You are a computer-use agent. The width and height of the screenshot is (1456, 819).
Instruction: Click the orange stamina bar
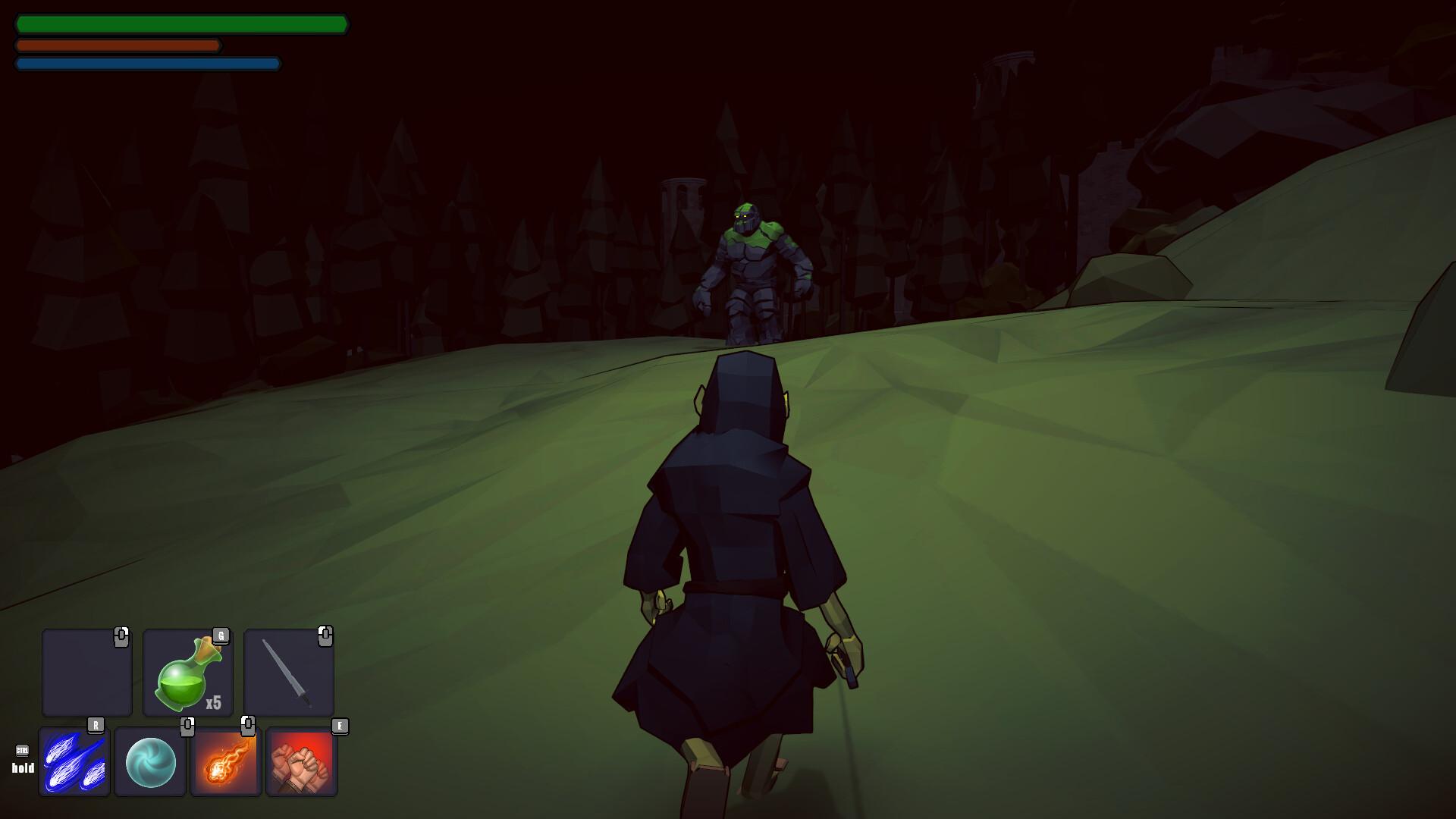(118, 45)
